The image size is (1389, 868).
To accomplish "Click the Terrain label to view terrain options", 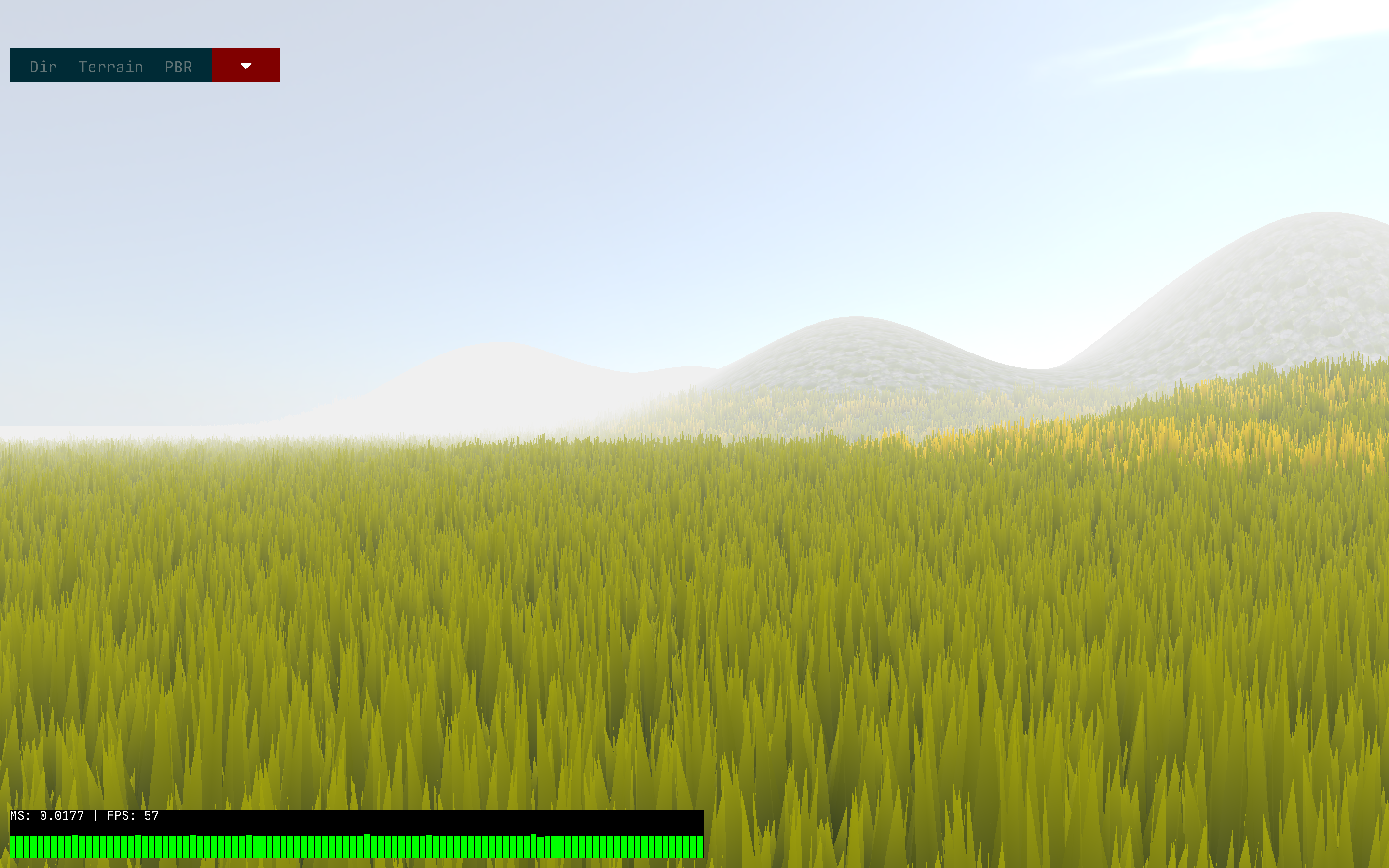I will click(x=110, y=66).
